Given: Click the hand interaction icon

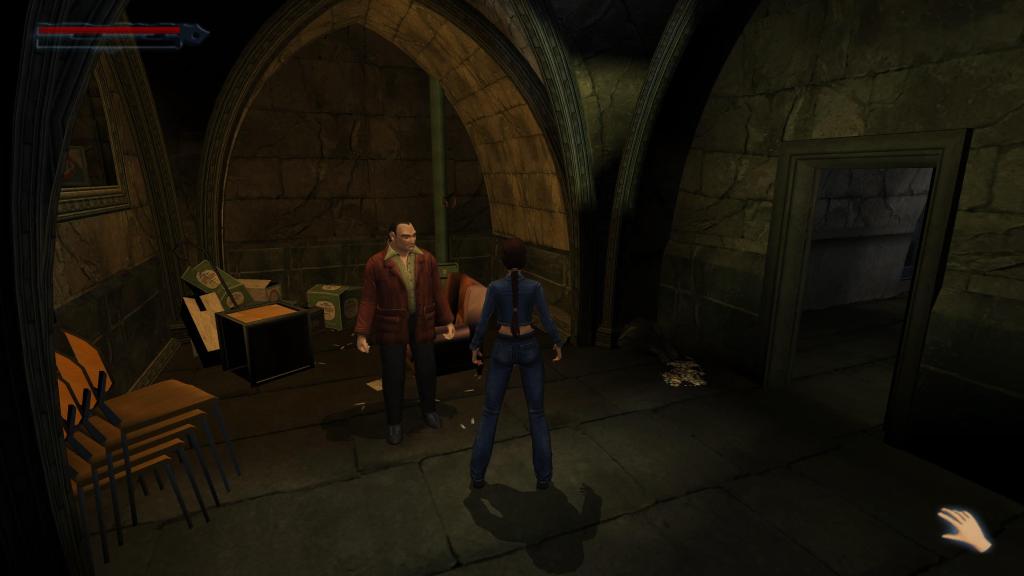Looking at the screenshot, I should point(964,529).
